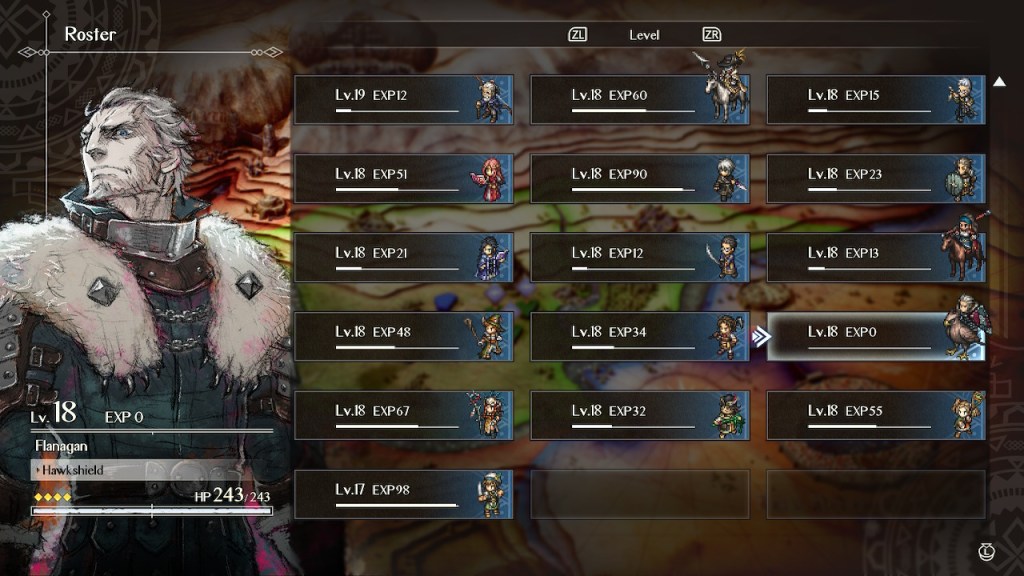Pick the Lv.18 EXP55 roster entry
The width and height of the screenshot is (1024, 576).
pos(876,416)
